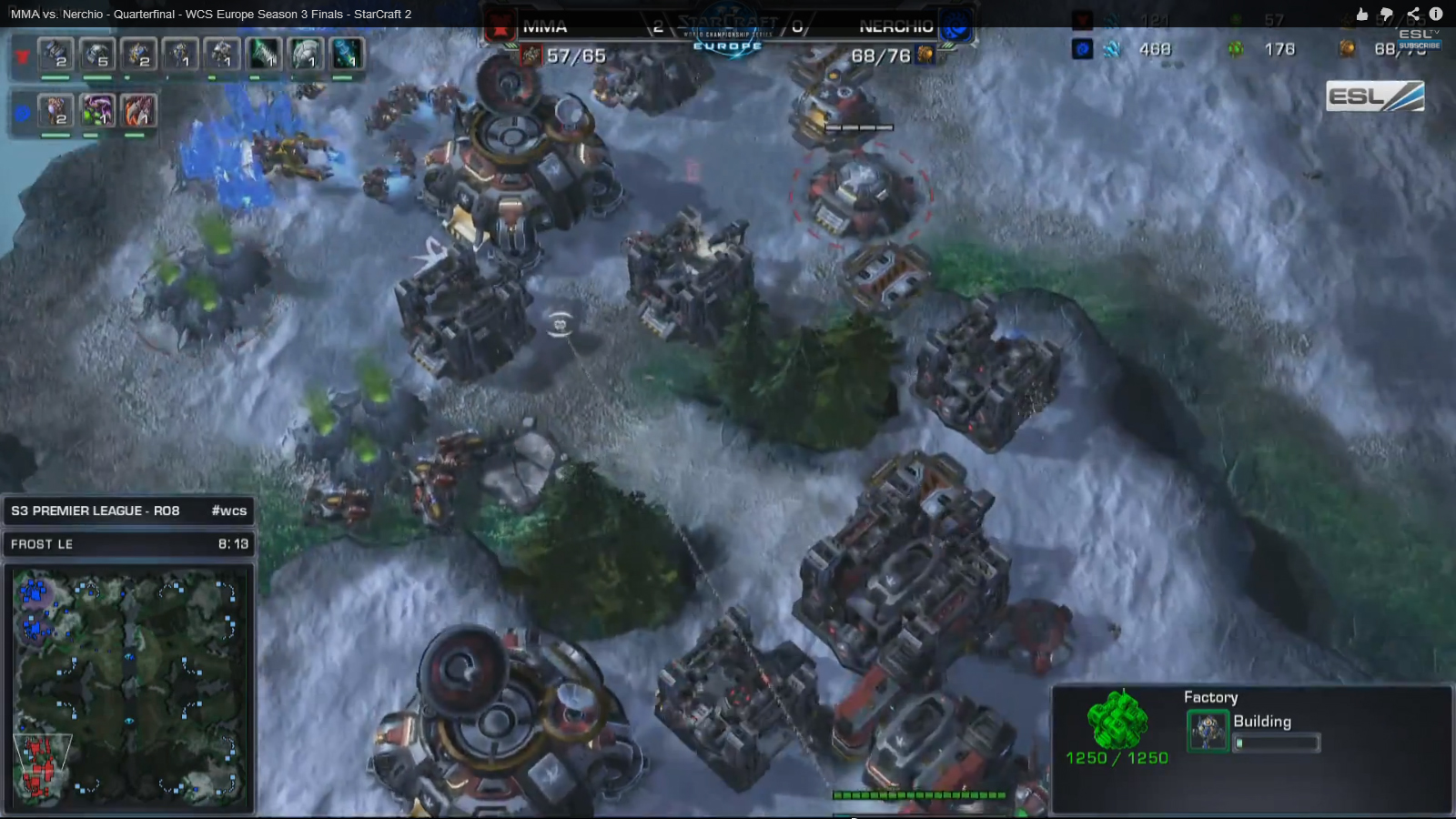1456x819 pixels.
Task: Select the purple and green Zerg upgrade icon
Action: click(96, 111)
